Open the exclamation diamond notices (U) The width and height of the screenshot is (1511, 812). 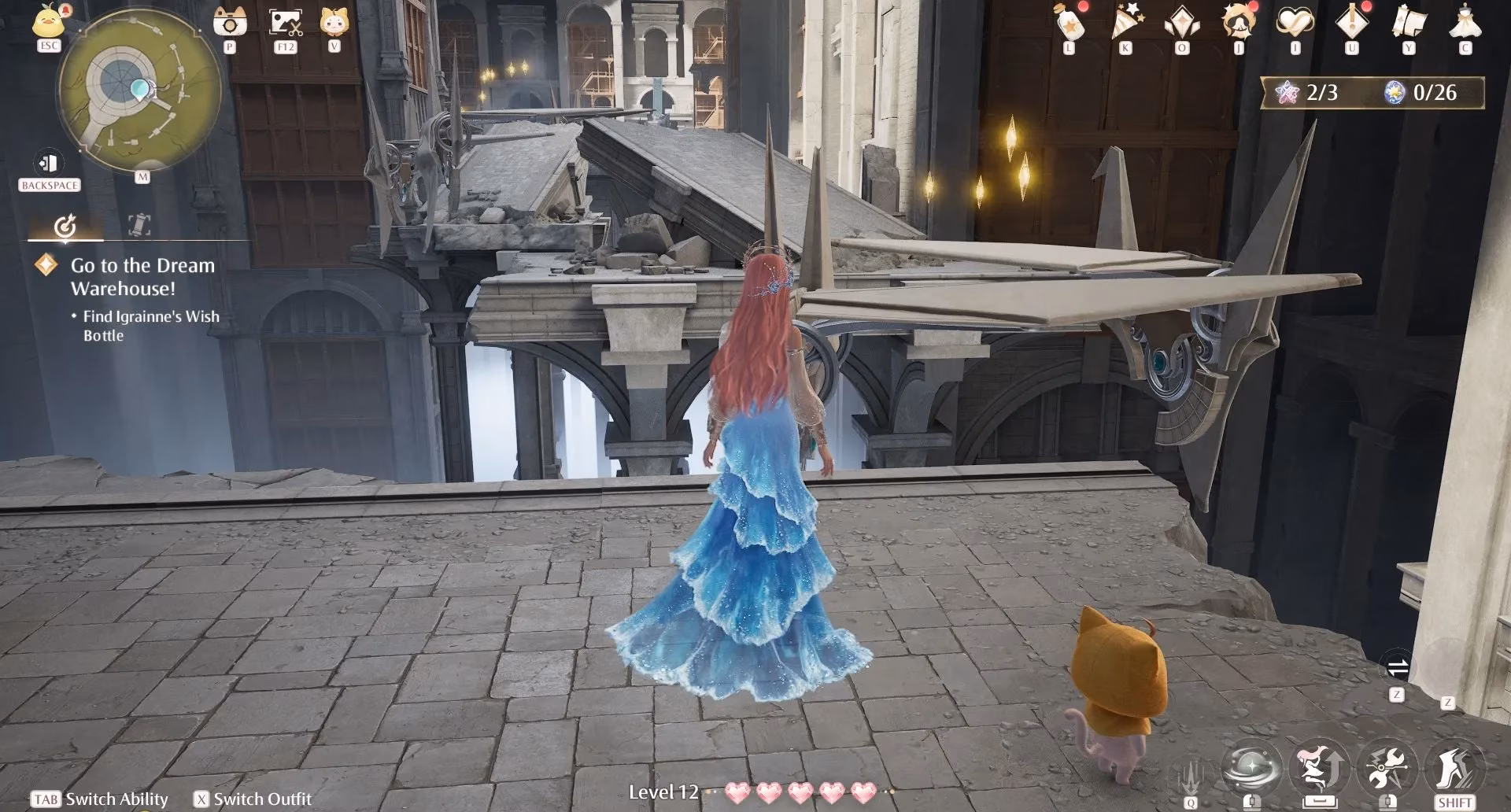tap(1350, 24)
